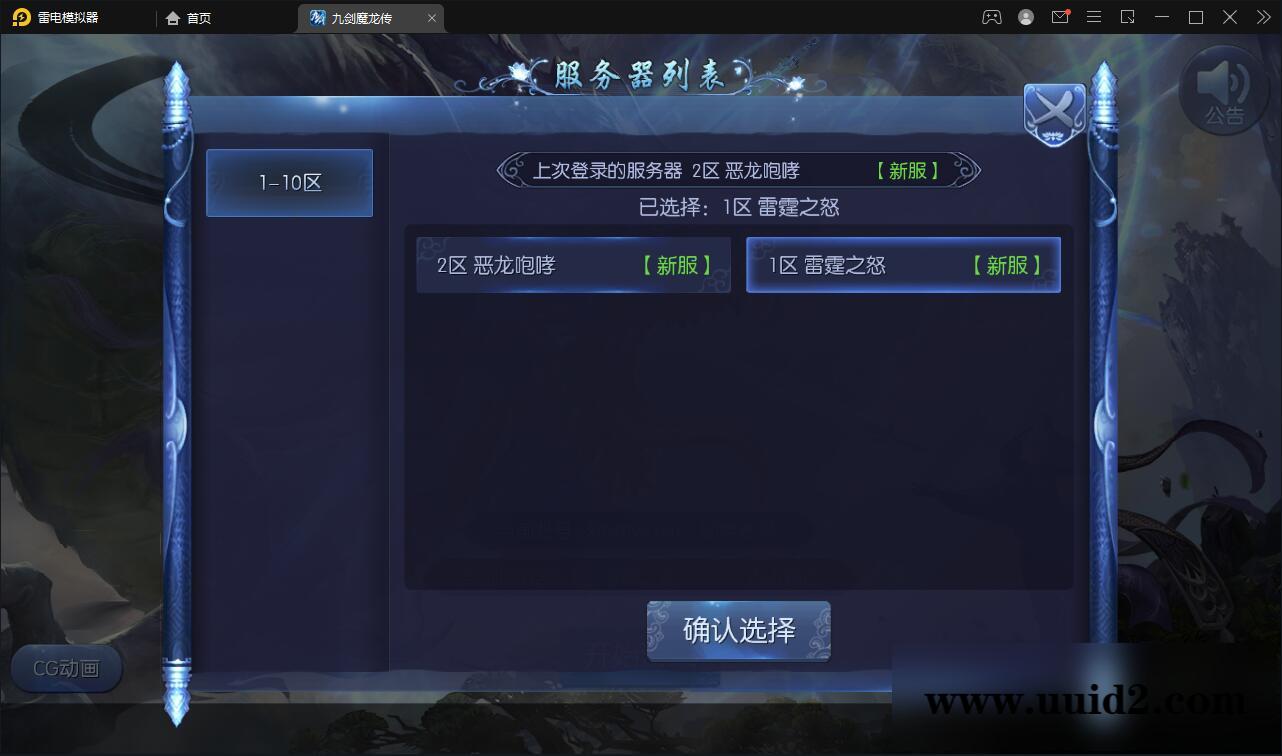This screenshot has height=756, width=1282.
Task: Expand the toolbar with the double-arrow chevron
Action: (1263, 17)
